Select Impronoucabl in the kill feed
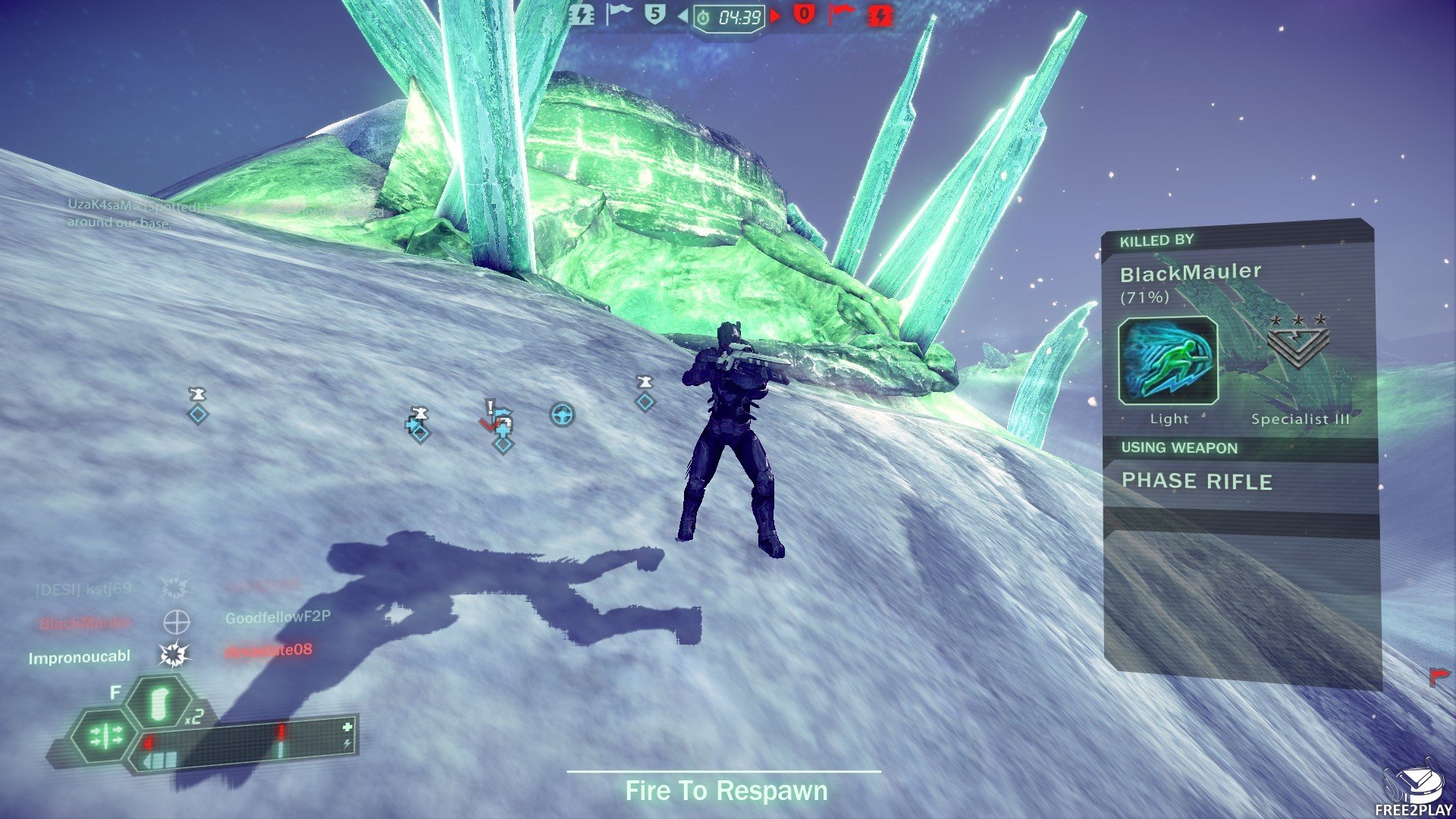This screenshot has width=1456, height=819. point(80,657)
